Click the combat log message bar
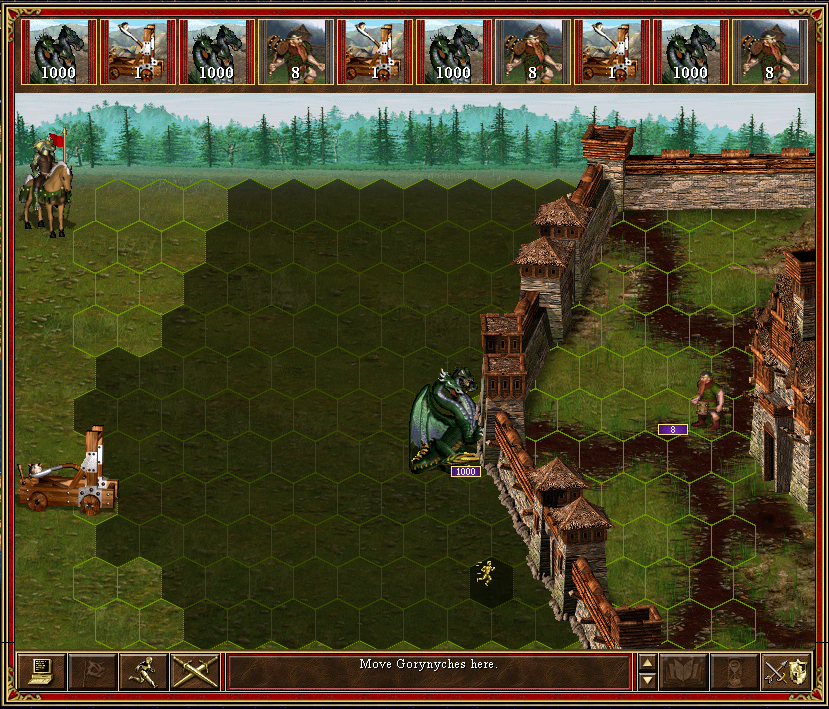This screenshot has height=709, width=829. point(429,672)
